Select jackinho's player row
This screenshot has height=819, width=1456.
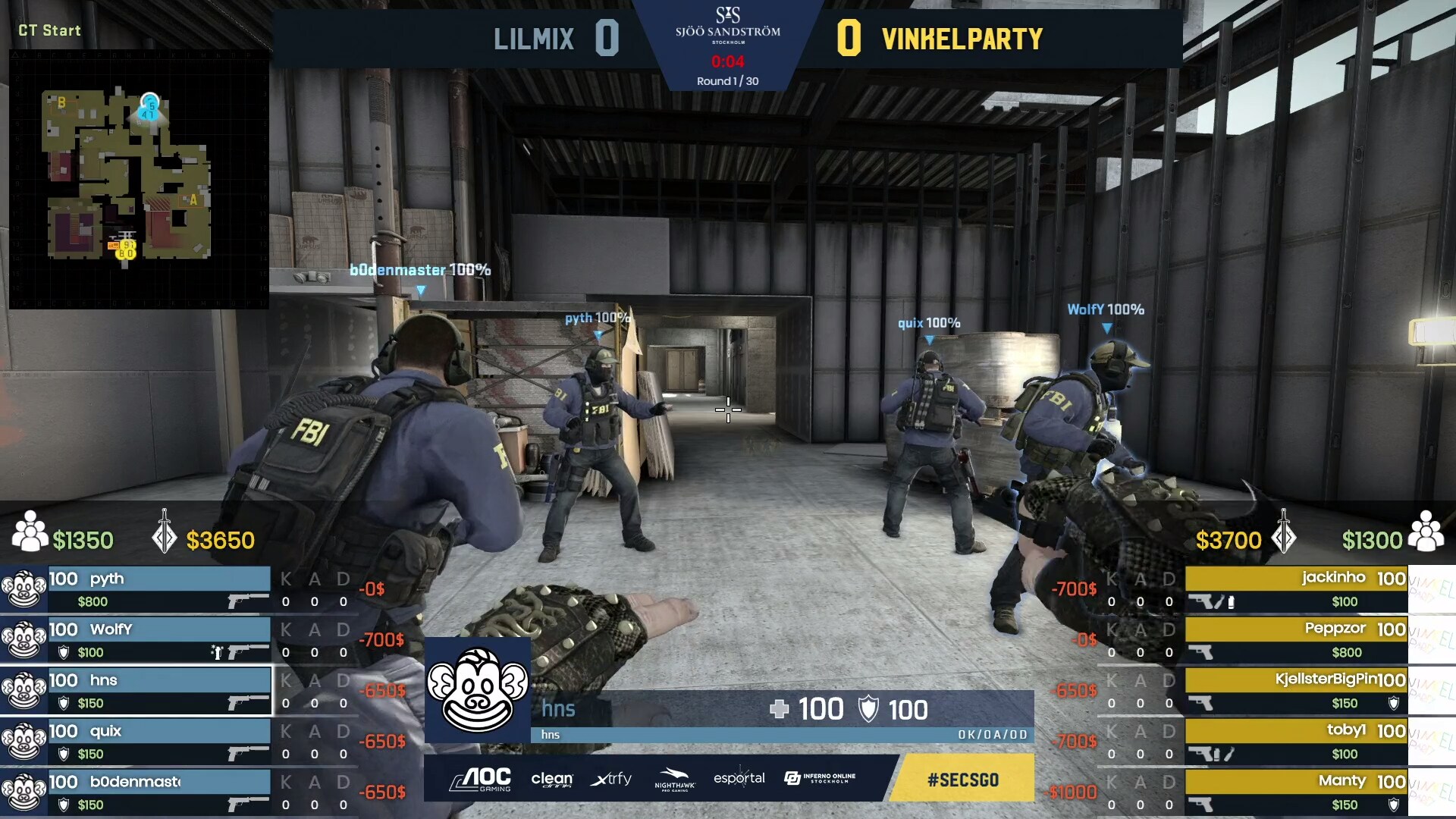click(x=1296, y=589)
